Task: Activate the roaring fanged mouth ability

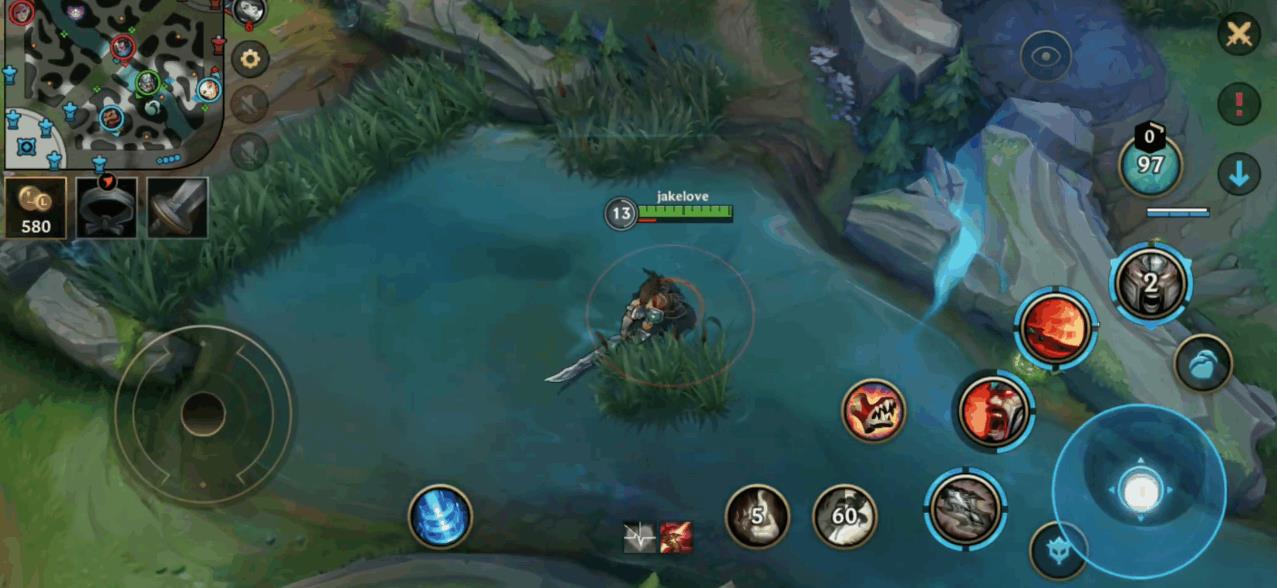Action: (873, 410)
